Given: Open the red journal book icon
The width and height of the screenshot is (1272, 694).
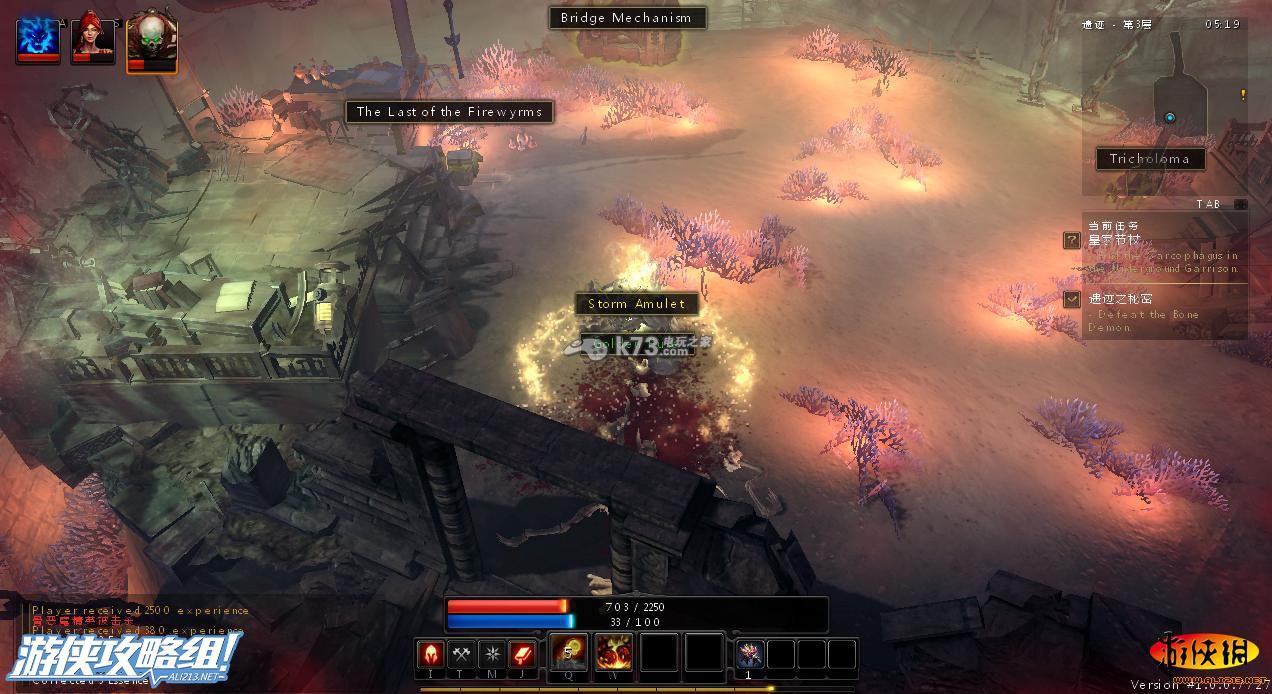Looking at the screenshot, I should pyautogui.click(x=524, y=654).
